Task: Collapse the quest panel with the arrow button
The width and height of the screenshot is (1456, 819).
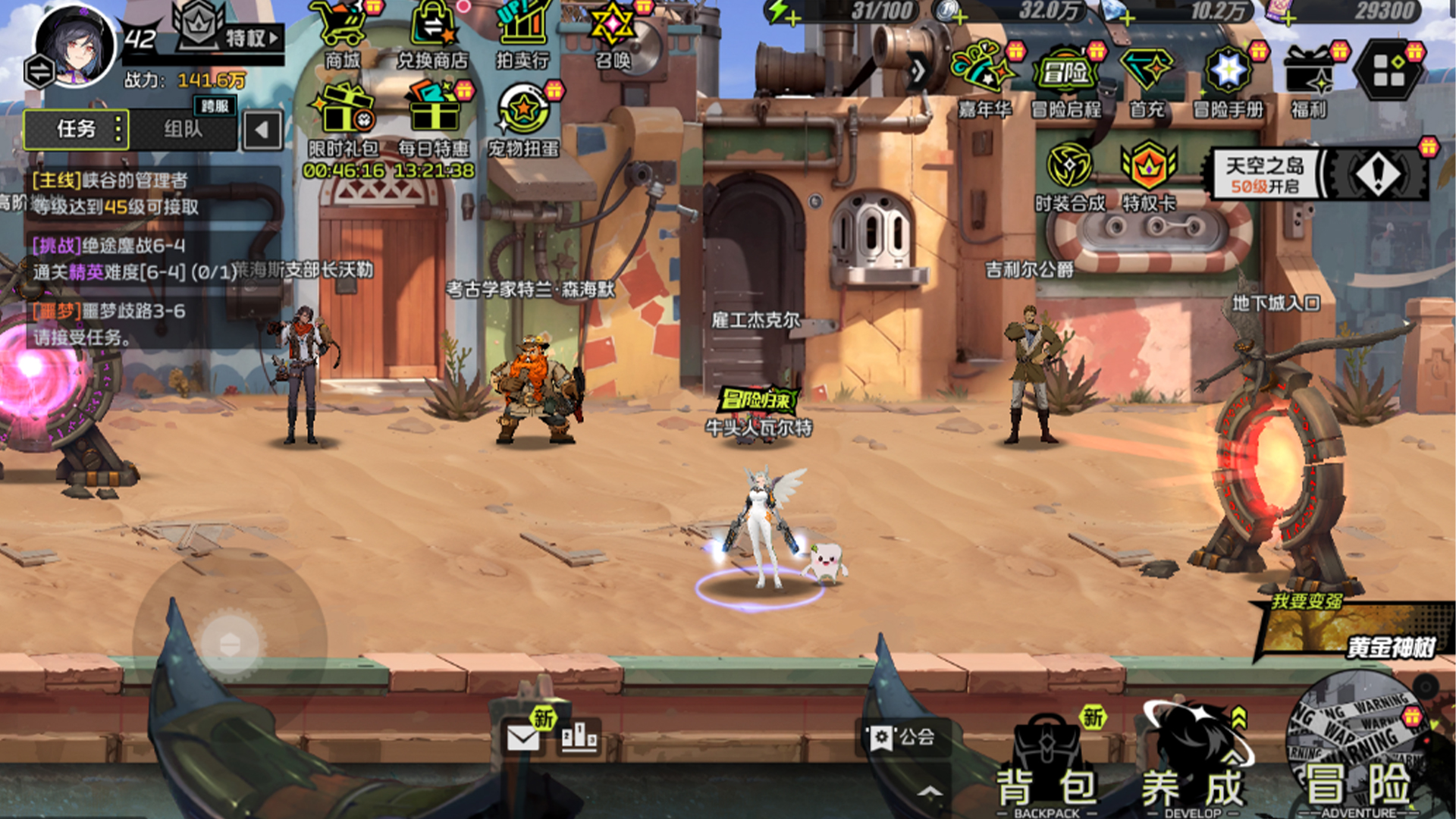Action: [x=262, y=130]
